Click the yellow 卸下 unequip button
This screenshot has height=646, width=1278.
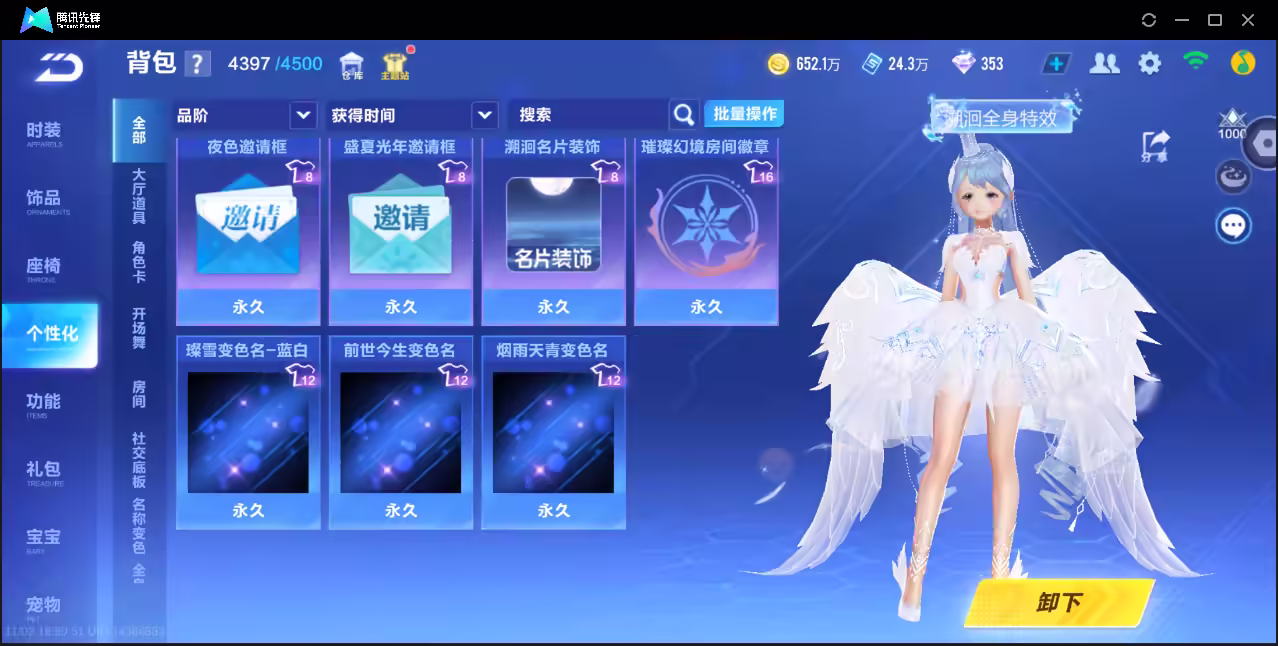(1058, 602)
